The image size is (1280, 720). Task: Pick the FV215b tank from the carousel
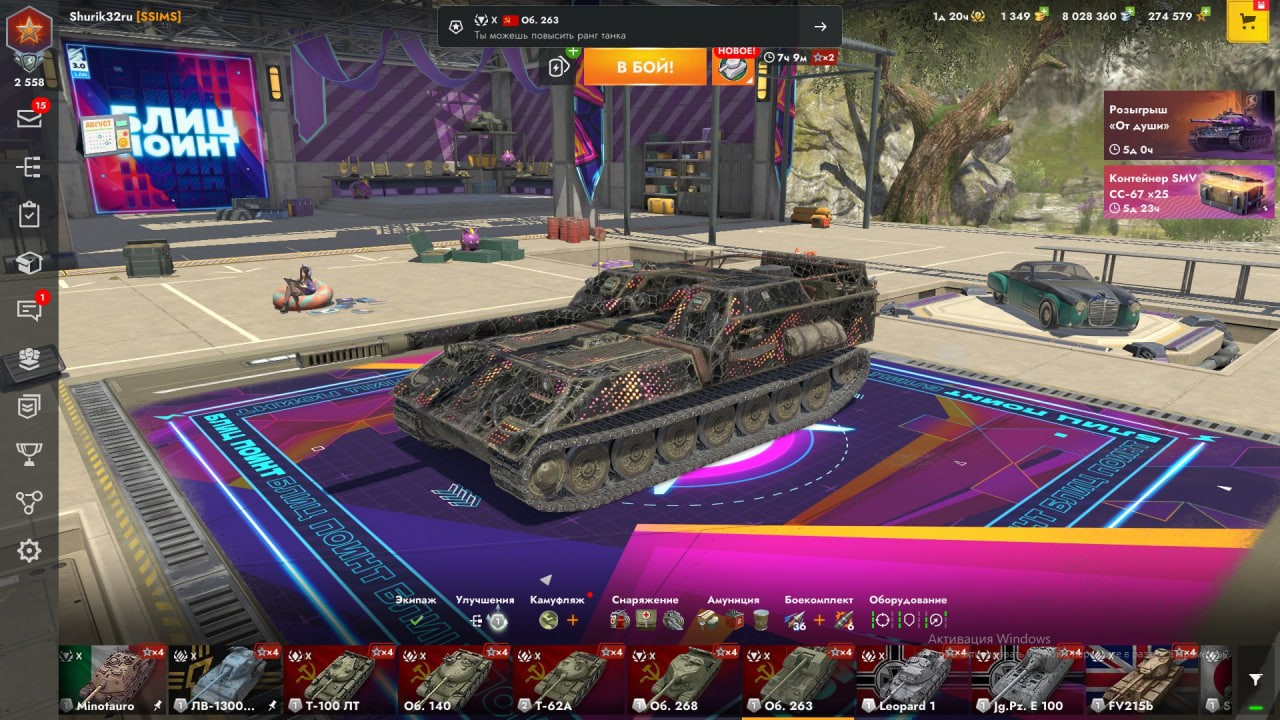[1141, 680]
